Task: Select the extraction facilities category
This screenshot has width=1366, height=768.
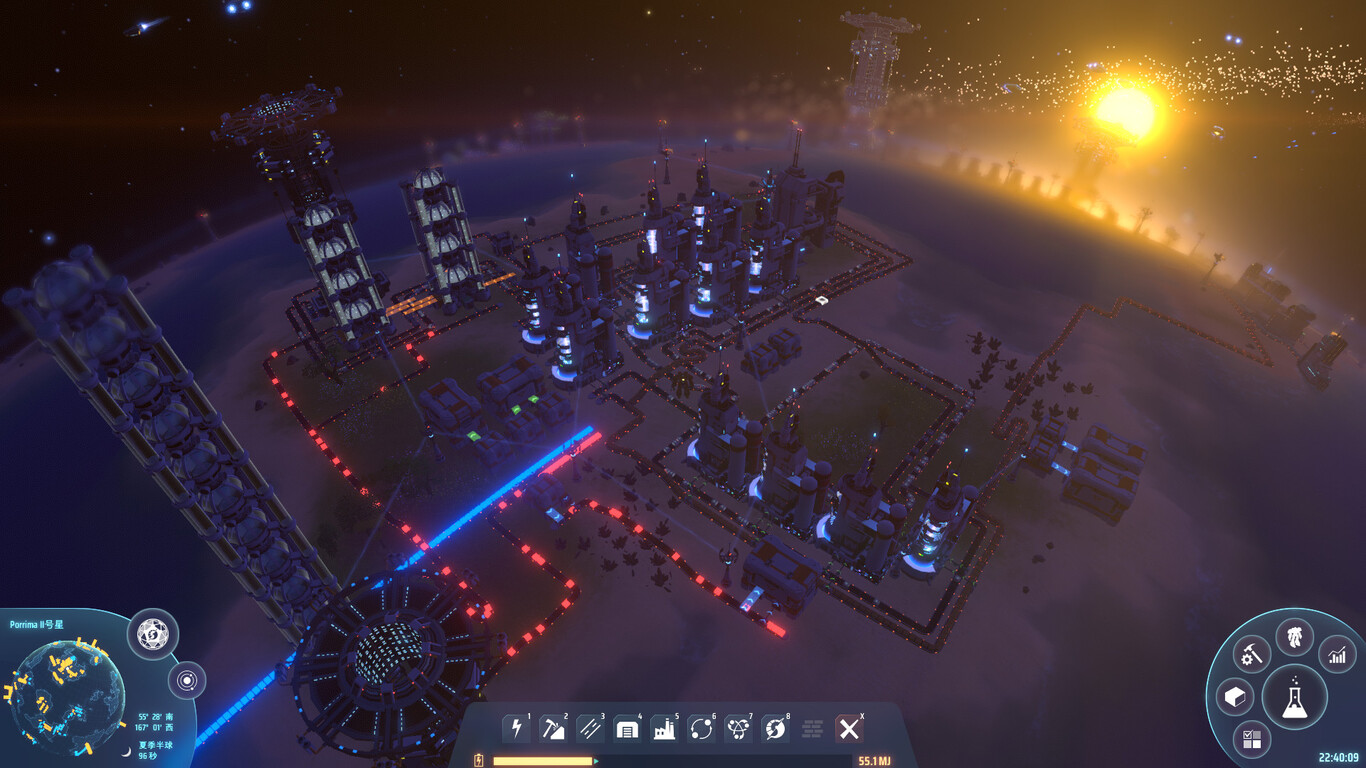Action: pos(553,730)
